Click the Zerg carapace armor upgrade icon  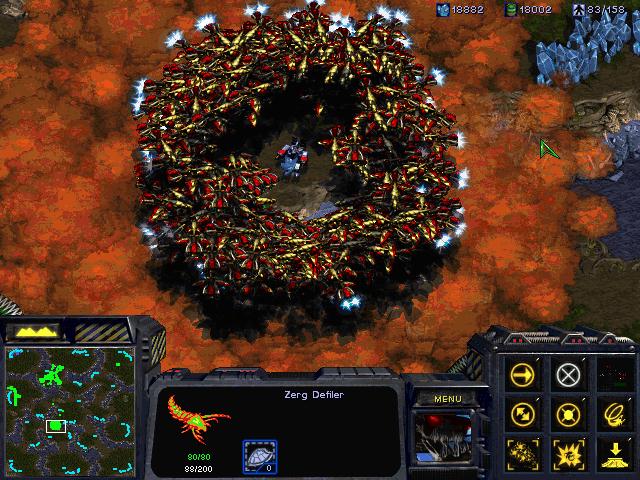click(x=259, y=456)
